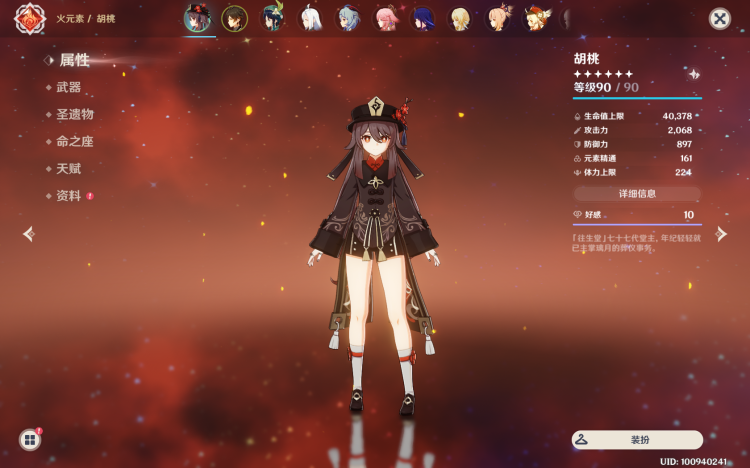
Task: Select the white-haired character portrait
Action: pos(311,19)
